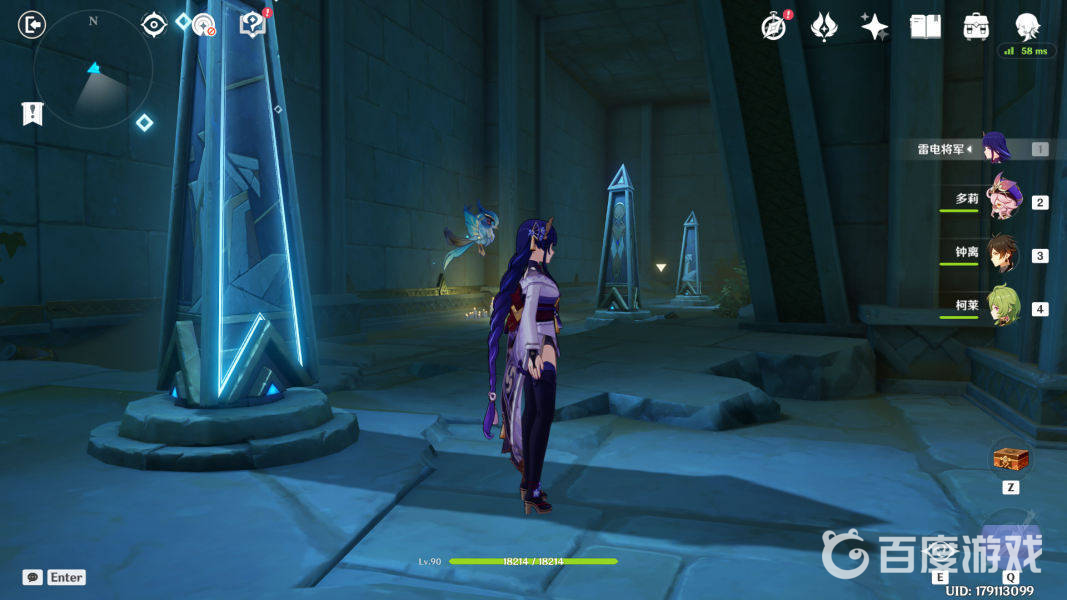Toggle the eye-shaped Elemental Sight icon

(153, 24)
